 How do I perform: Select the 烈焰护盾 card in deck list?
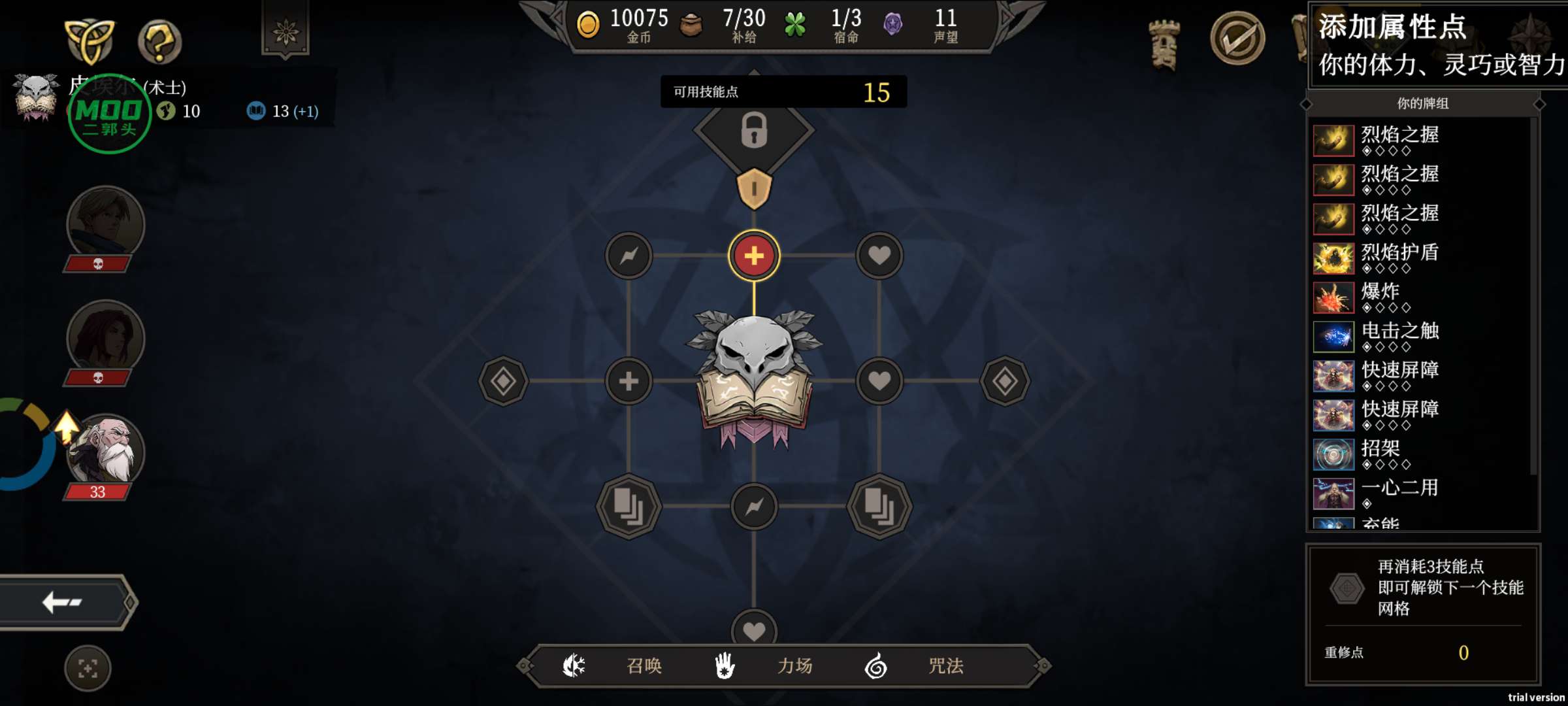click(x=1398, y=258)
